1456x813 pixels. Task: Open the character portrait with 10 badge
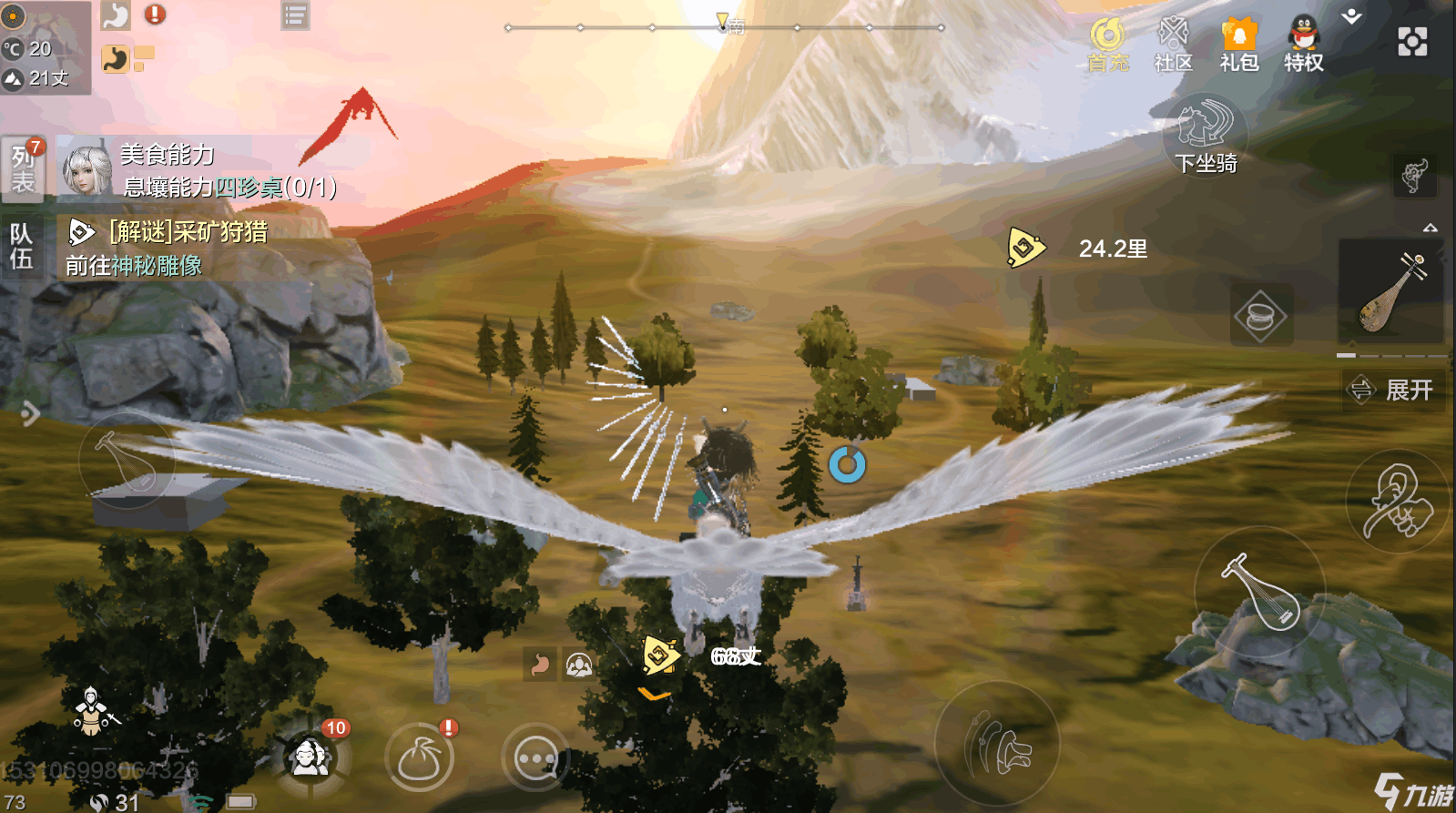point(311,757)
